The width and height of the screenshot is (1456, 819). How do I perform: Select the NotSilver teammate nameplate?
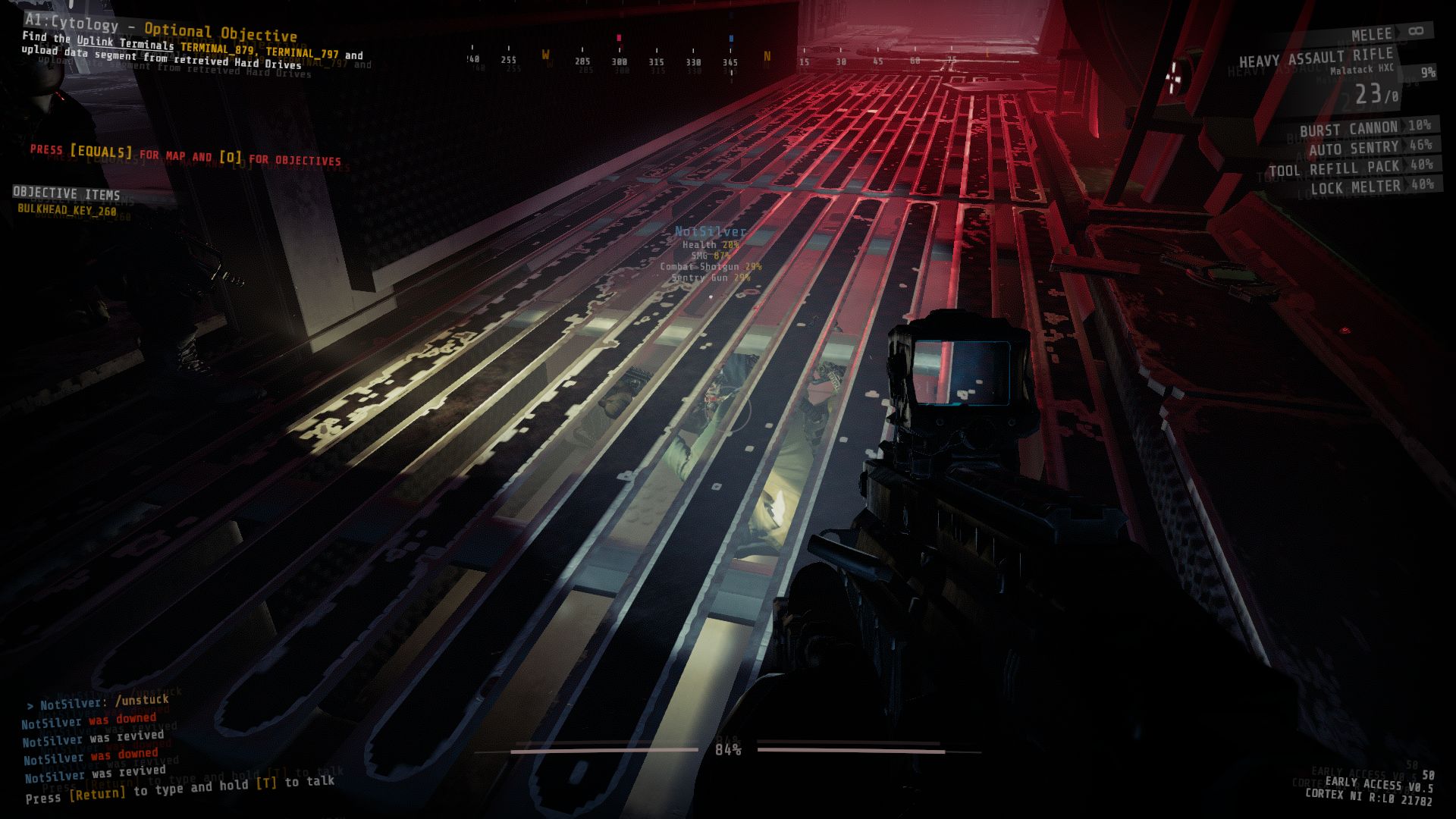click(x=710, y=231)
